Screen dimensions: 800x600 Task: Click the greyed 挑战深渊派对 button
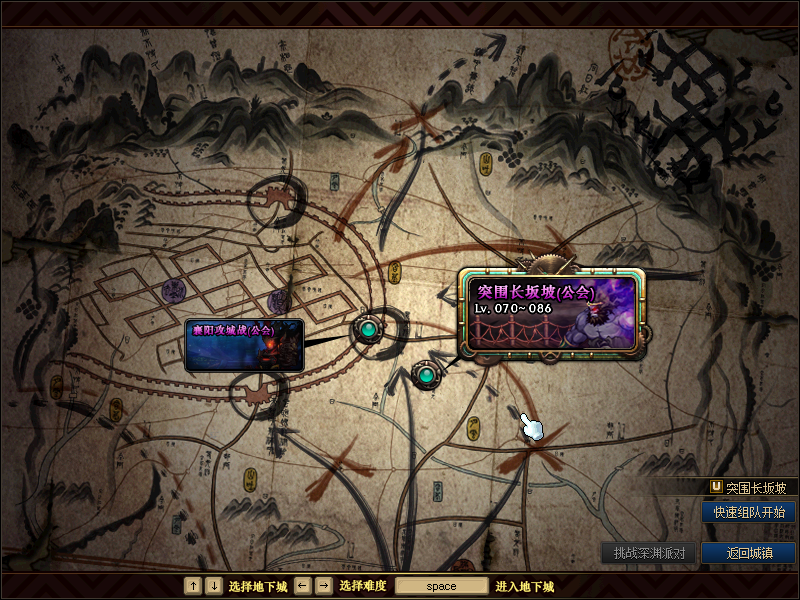click(648, 553)
